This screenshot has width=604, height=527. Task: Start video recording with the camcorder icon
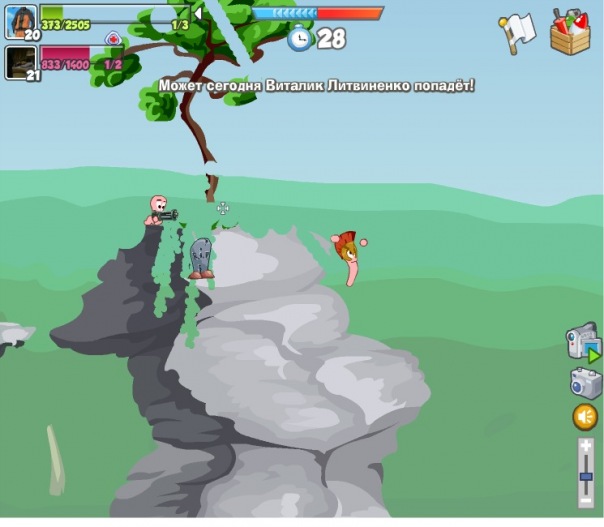pyautogui.click(x=584, y=343)
